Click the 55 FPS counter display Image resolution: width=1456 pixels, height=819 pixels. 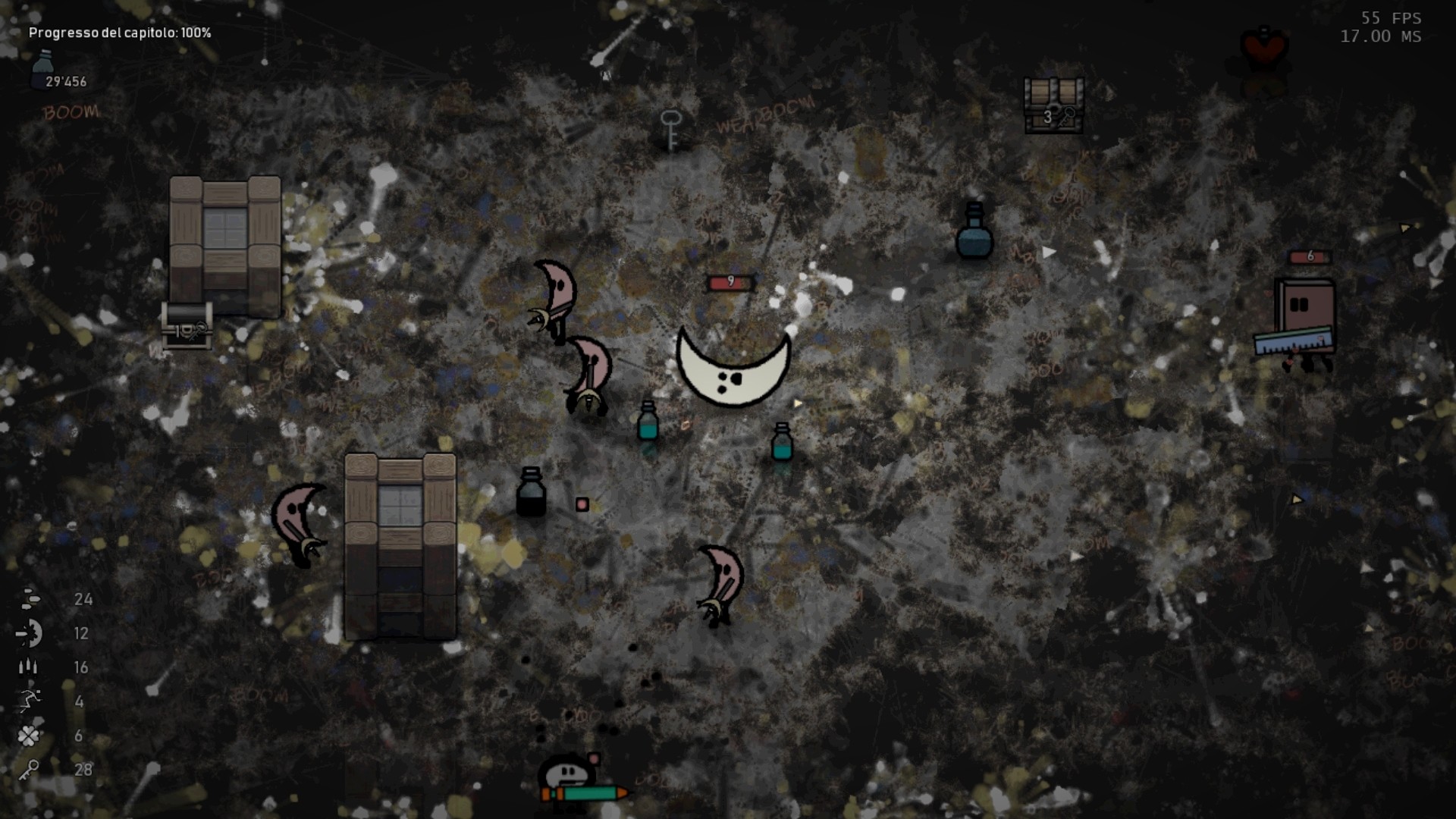[1392, 17]
